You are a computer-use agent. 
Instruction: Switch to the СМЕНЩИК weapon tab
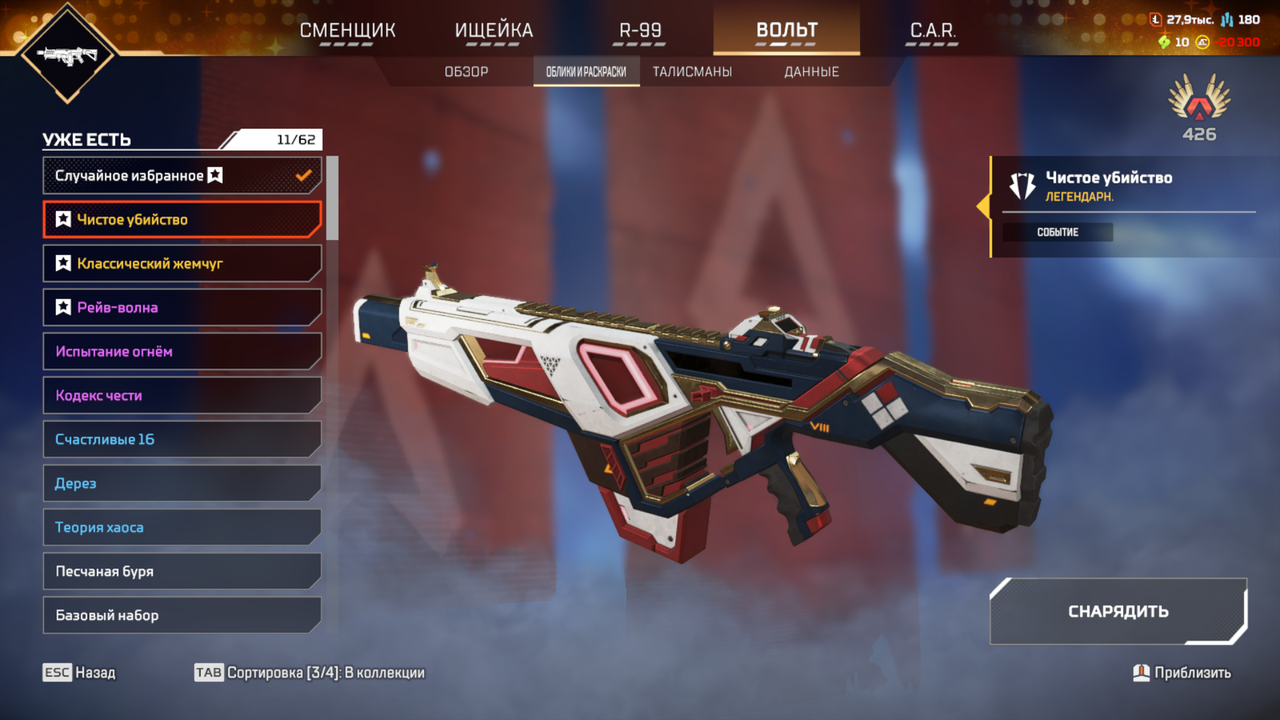tap(348, 30)
